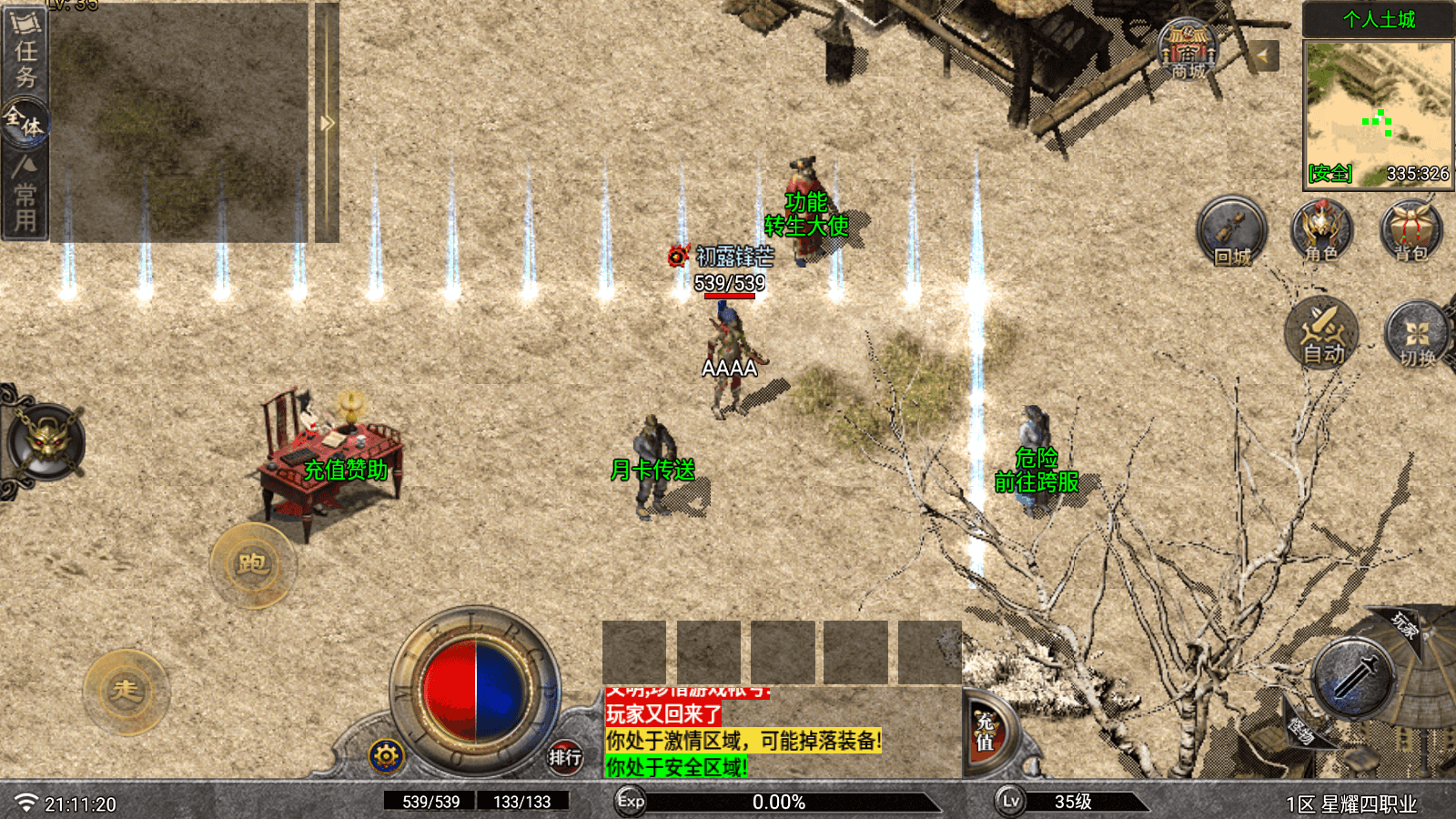
Task: Open the 背包 backpack
Action: point(1410,232)
